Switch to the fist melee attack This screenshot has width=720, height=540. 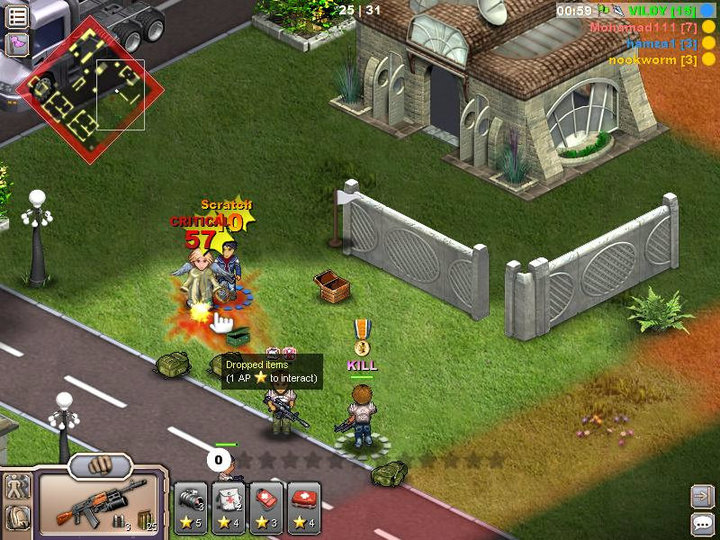point(100,465)
